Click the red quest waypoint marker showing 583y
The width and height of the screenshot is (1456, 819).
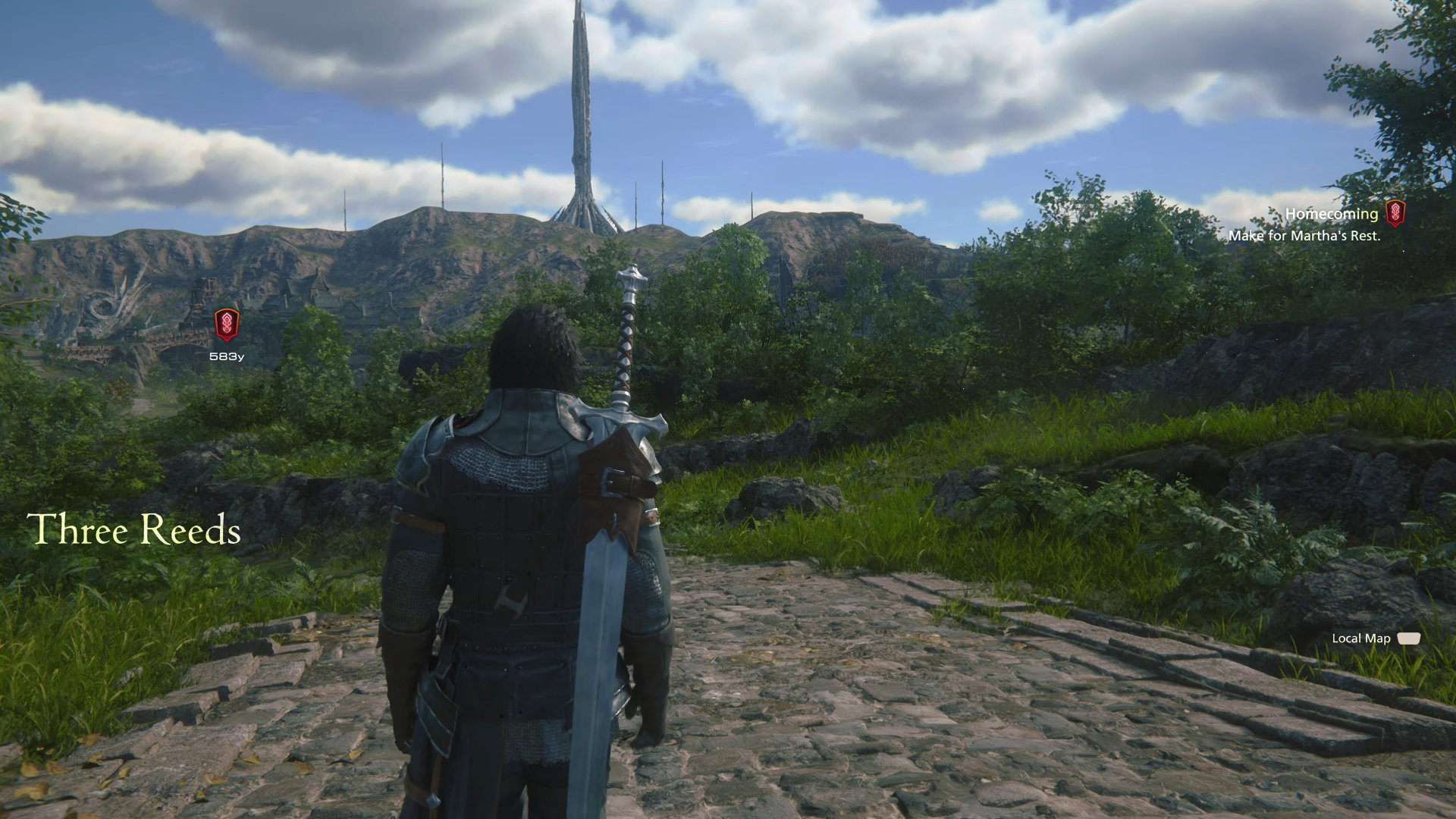pos(227,325)
